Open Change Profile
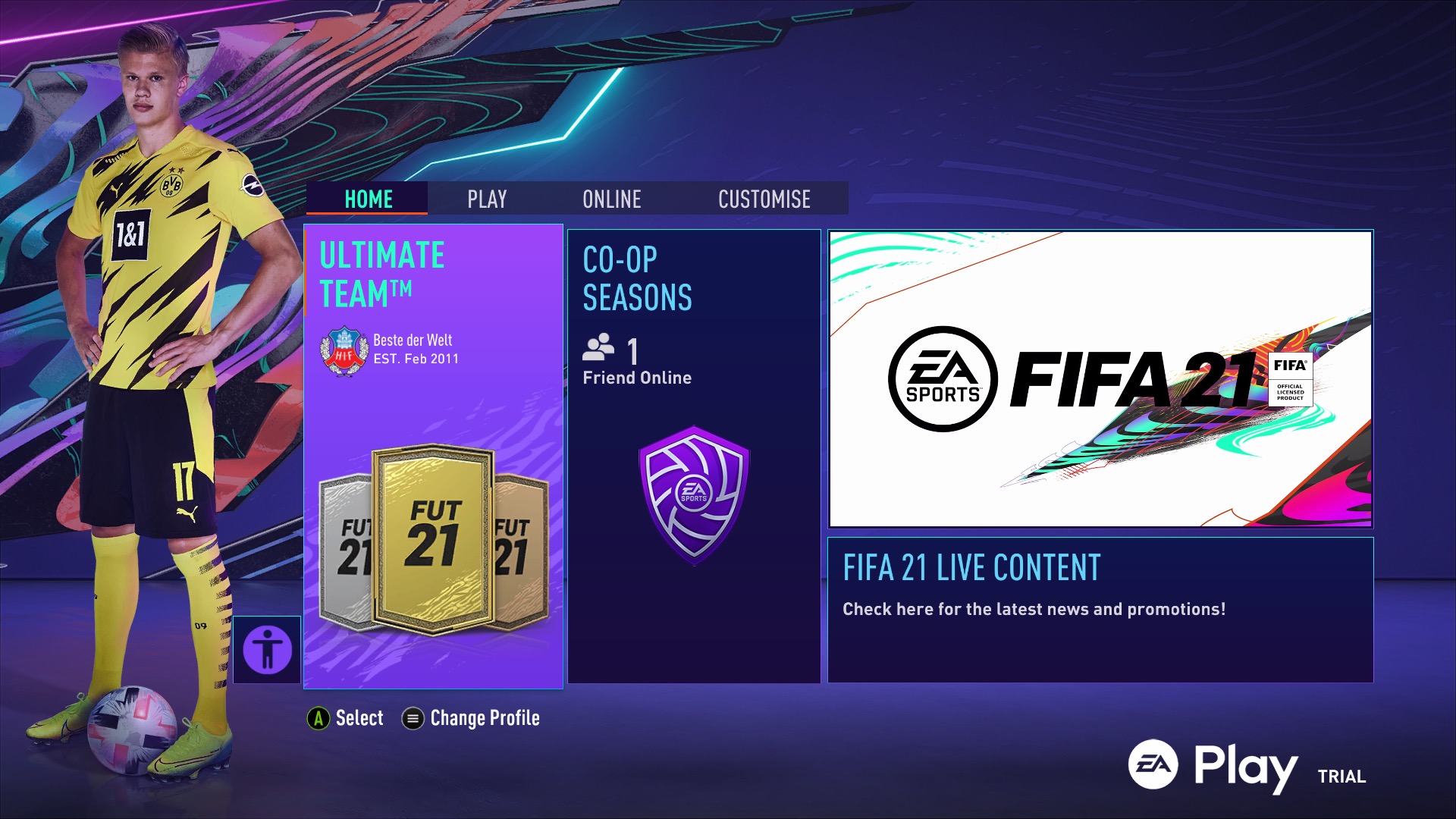1456x819 pixels. 484,717
